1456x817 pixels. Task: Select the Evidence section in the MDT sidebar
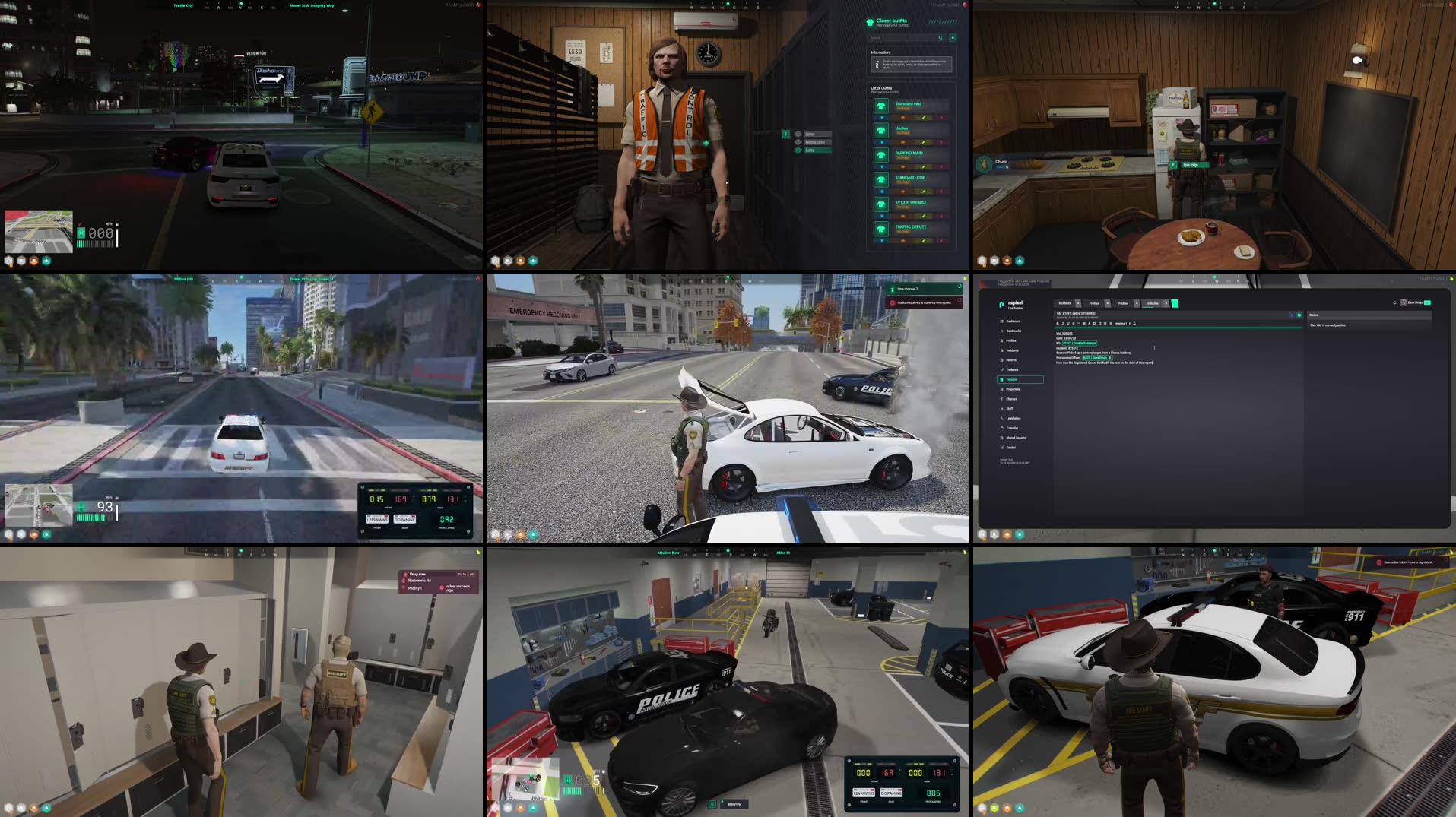tap(1013, 370)
